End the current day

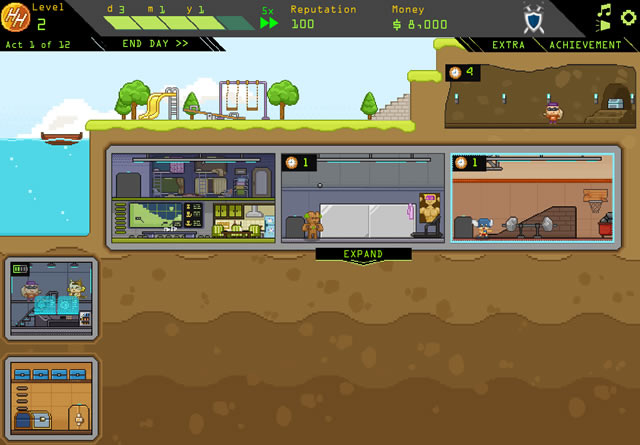tap(155, 44)
